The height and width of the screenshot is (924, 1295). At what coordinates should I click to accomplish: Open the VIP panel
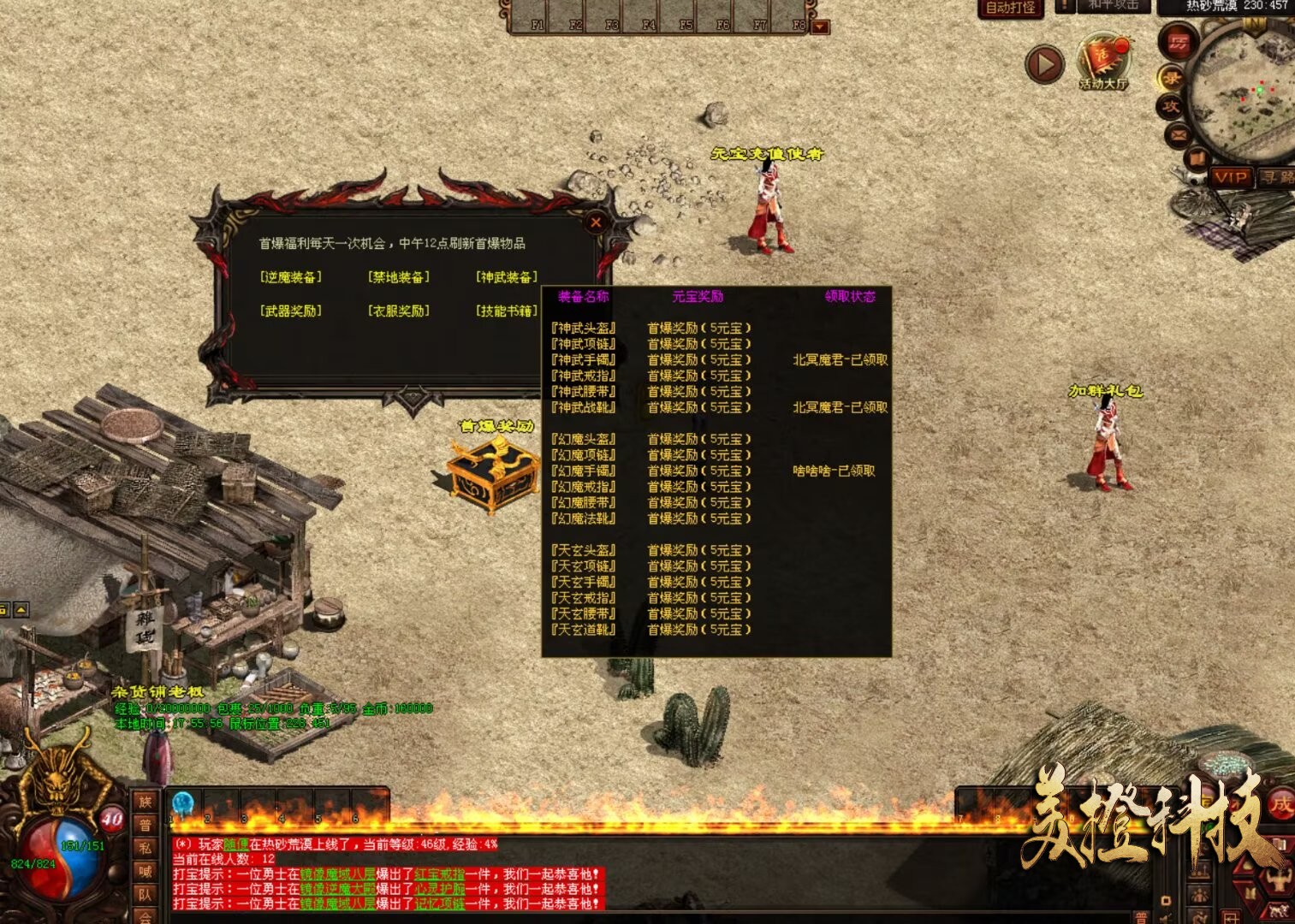point(1230,177)
